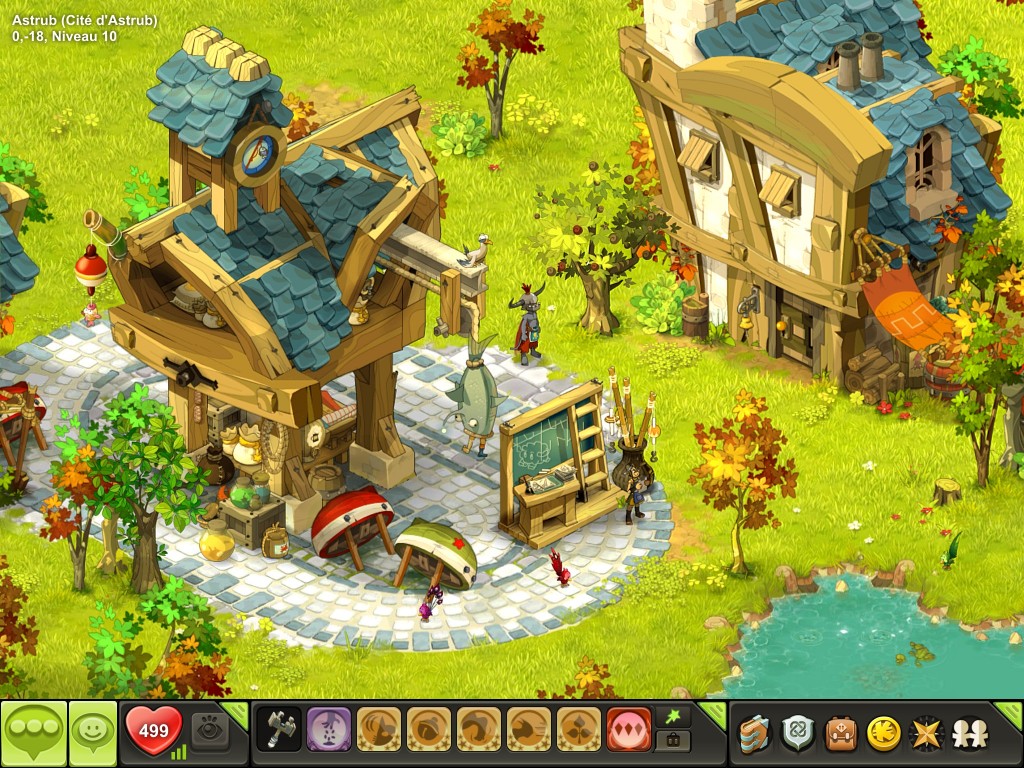The image size is (1024, 768).
Task: Open the smiley emote bubble
Action: (92, 734)
